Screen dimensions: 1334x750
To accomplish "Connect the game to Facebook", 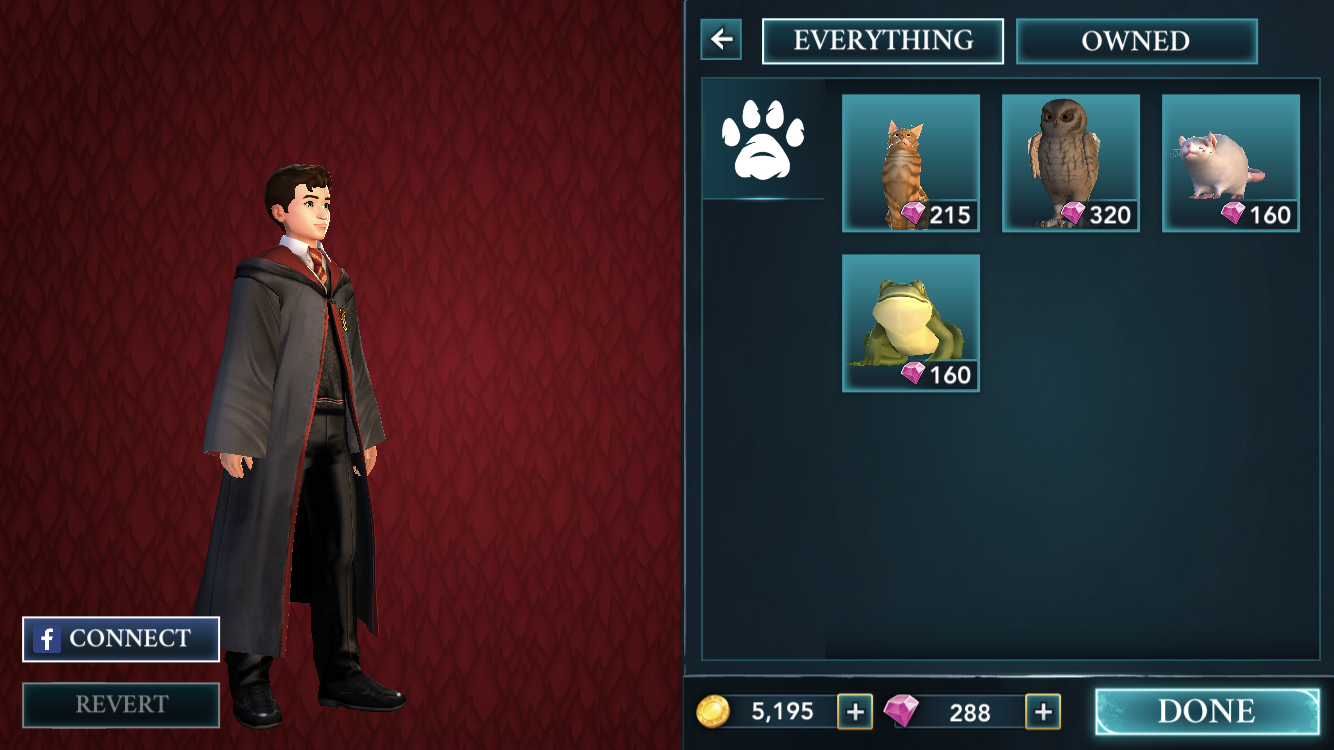I will tap(120, 638).
